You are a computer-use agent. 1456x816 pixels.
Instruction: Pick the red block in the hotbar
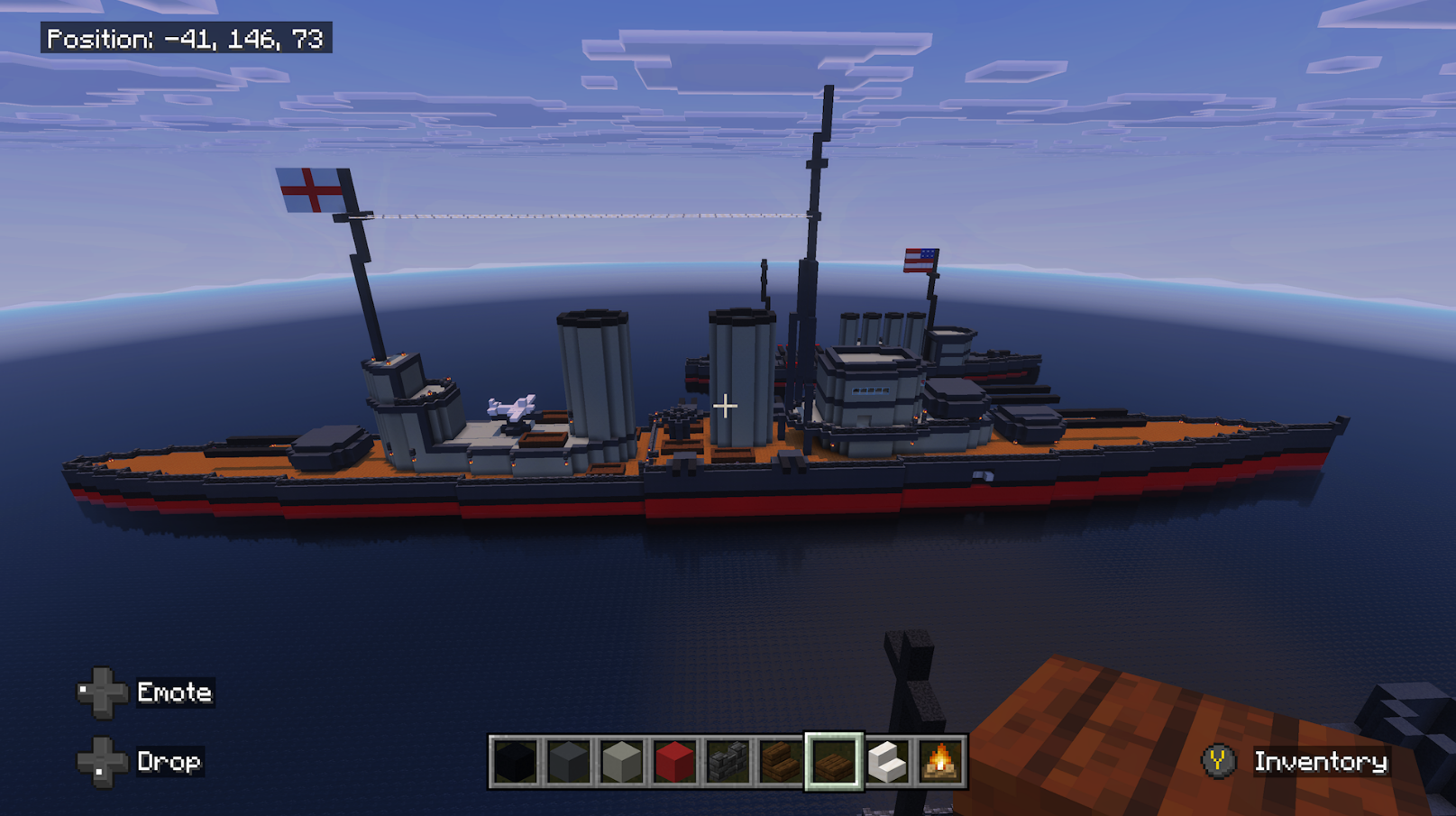coord(674,762)
